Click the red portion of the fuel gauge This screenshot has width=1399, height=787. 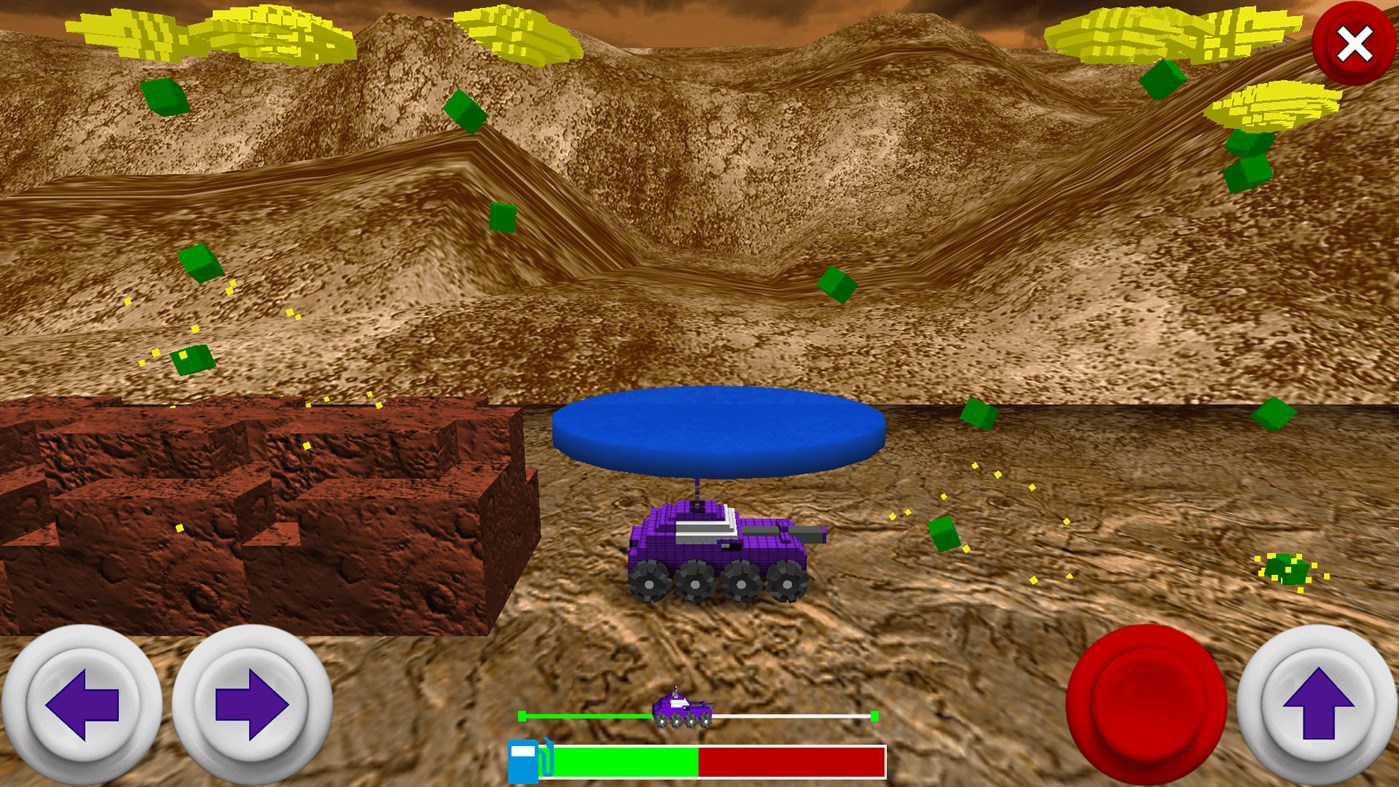[x=790, y=761]
